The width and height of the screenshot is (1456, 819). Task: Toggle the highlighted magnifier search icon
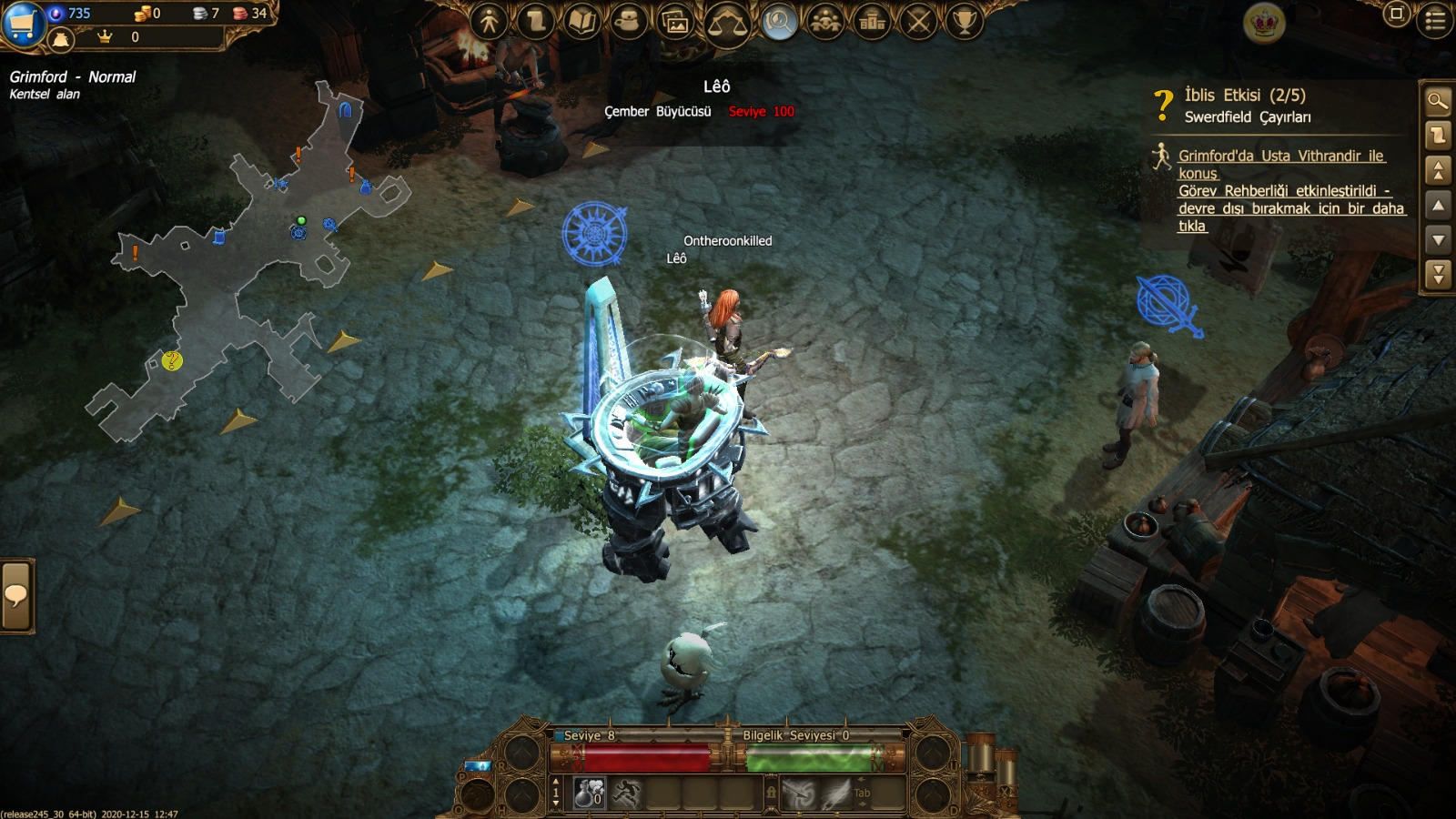(778, 21)
